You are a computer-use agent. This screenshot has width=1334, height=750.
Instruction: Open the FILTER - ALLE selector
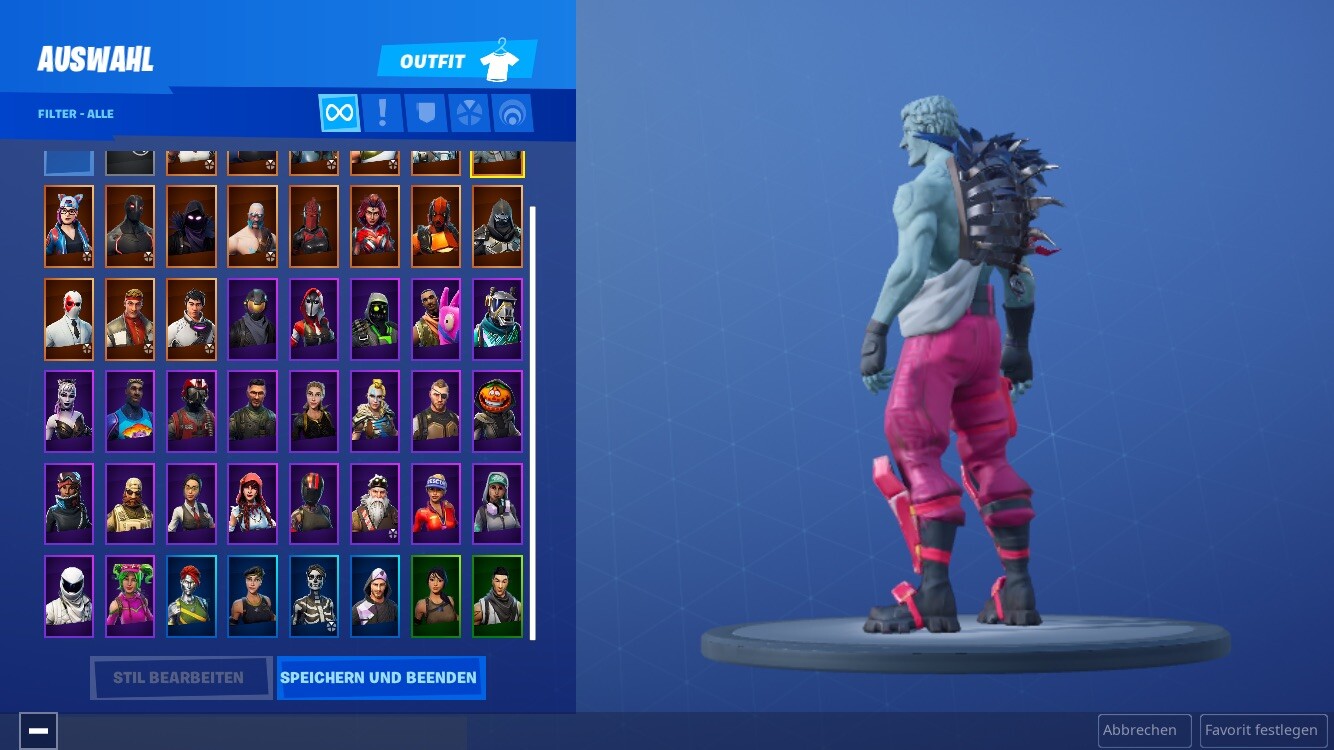pyautogui.click(x=76, y=113)
